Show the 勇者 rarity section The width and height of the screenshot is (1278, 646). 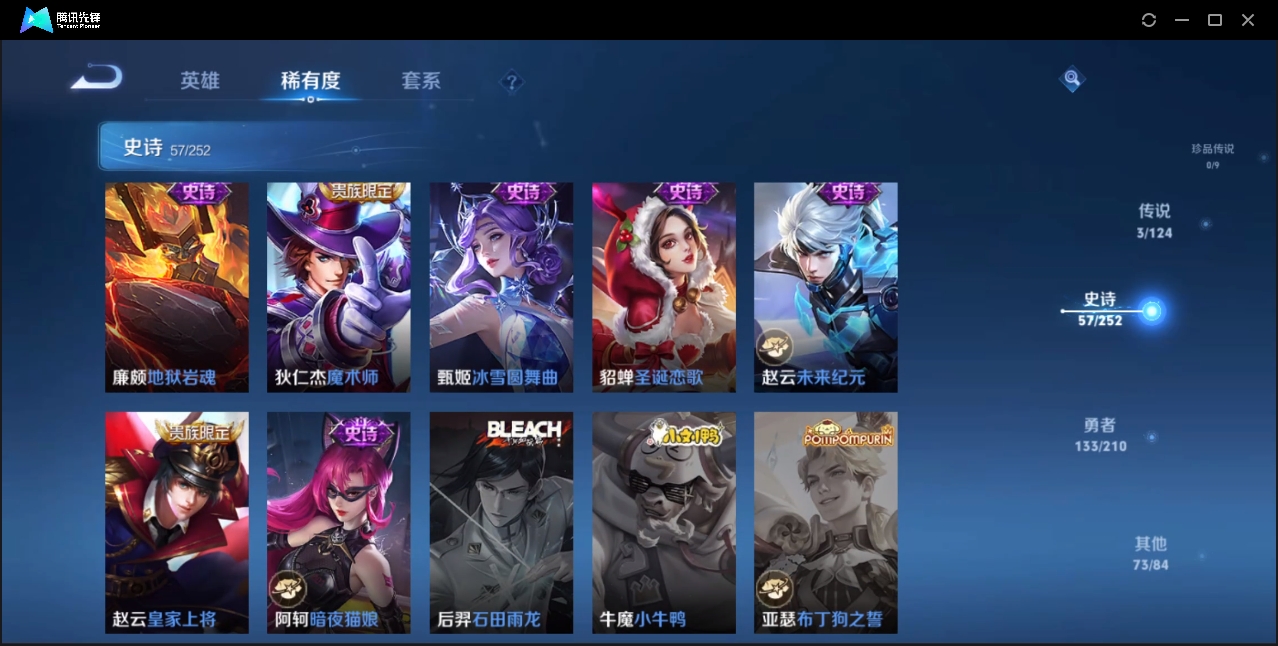coord(1100,434)
